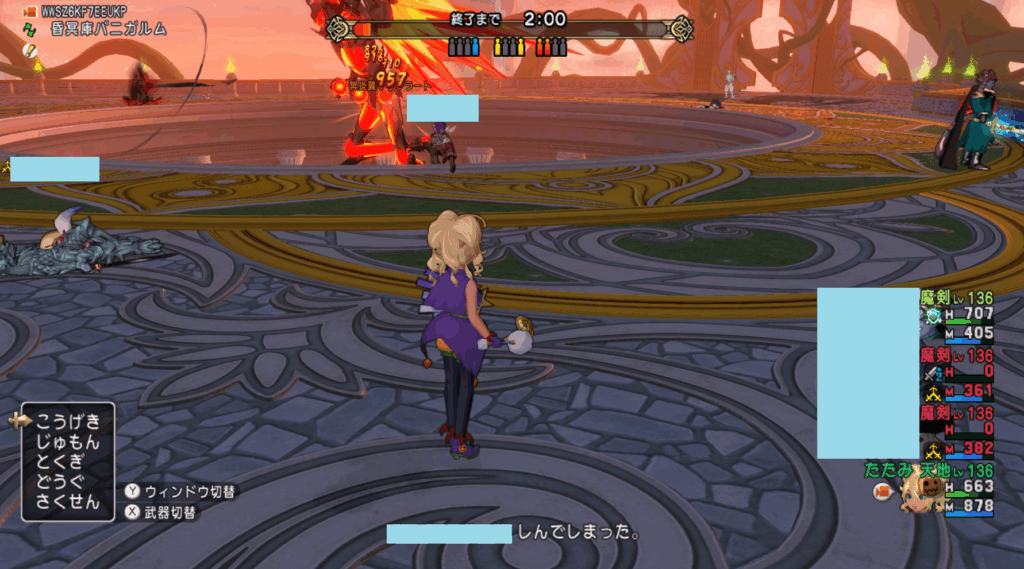
Task: Choose the とくぎ skills command
Action: coord(57,461)
